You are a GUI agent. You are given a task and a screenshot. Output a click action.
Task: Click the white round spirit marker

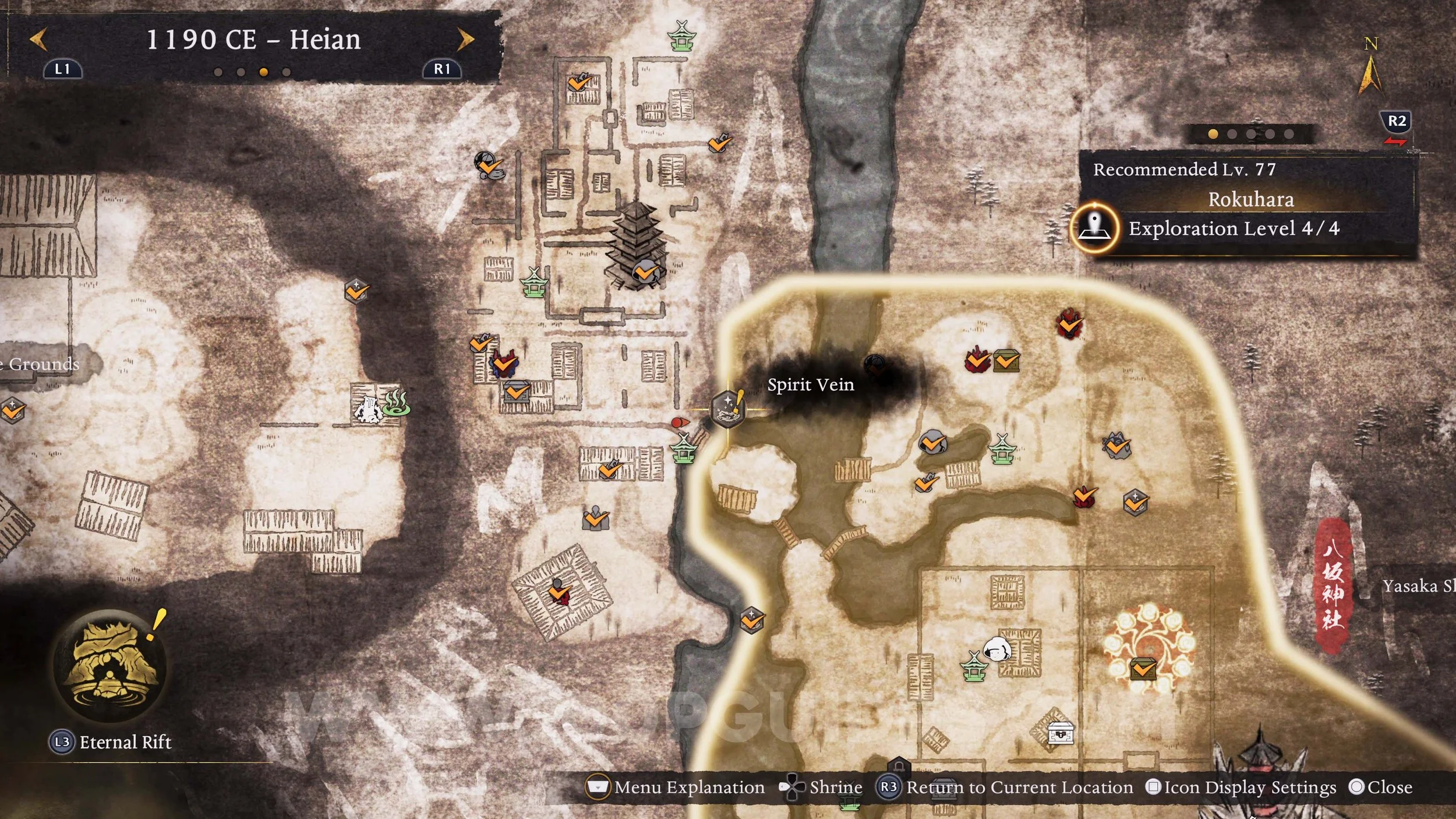(x=996, y=648)
